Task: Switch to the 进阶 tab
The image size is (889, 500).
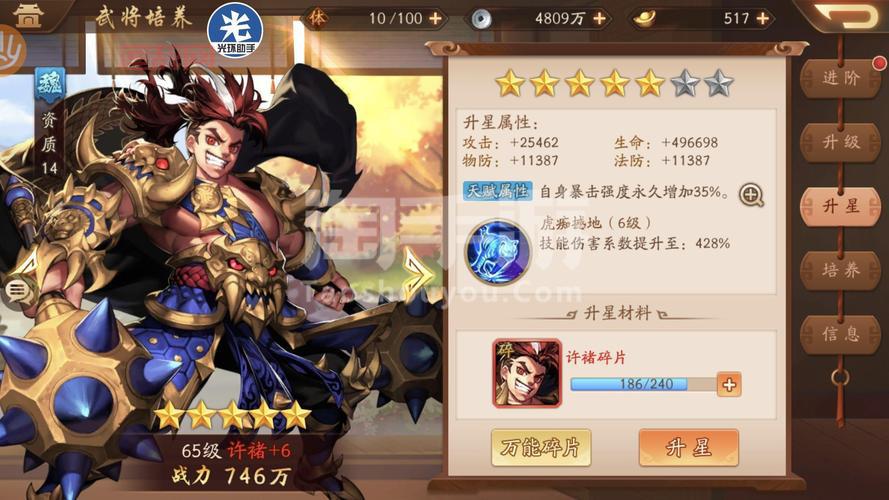Action: coord(840,79)
